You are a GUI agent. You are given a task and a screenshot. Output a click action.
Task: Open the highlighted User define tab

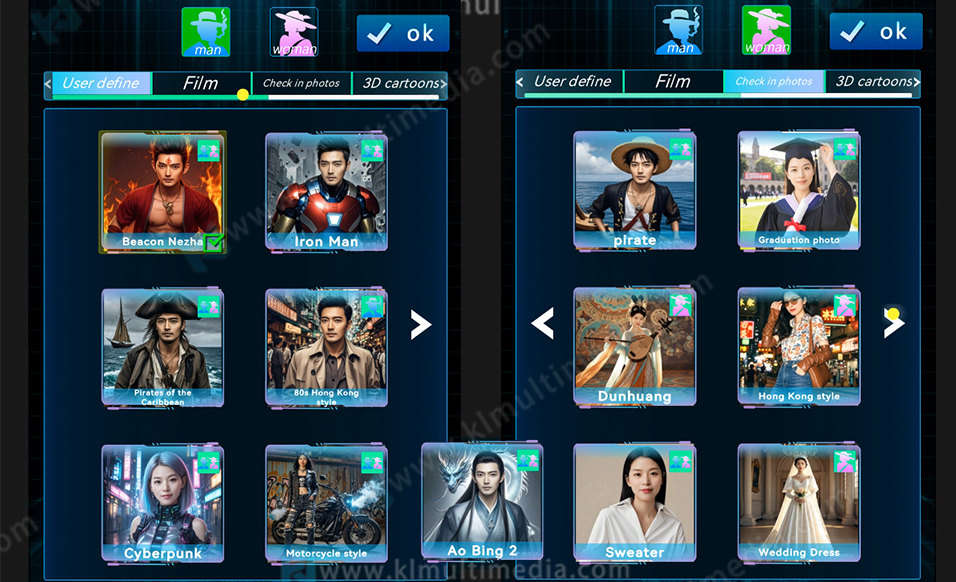tap(101, 83)
